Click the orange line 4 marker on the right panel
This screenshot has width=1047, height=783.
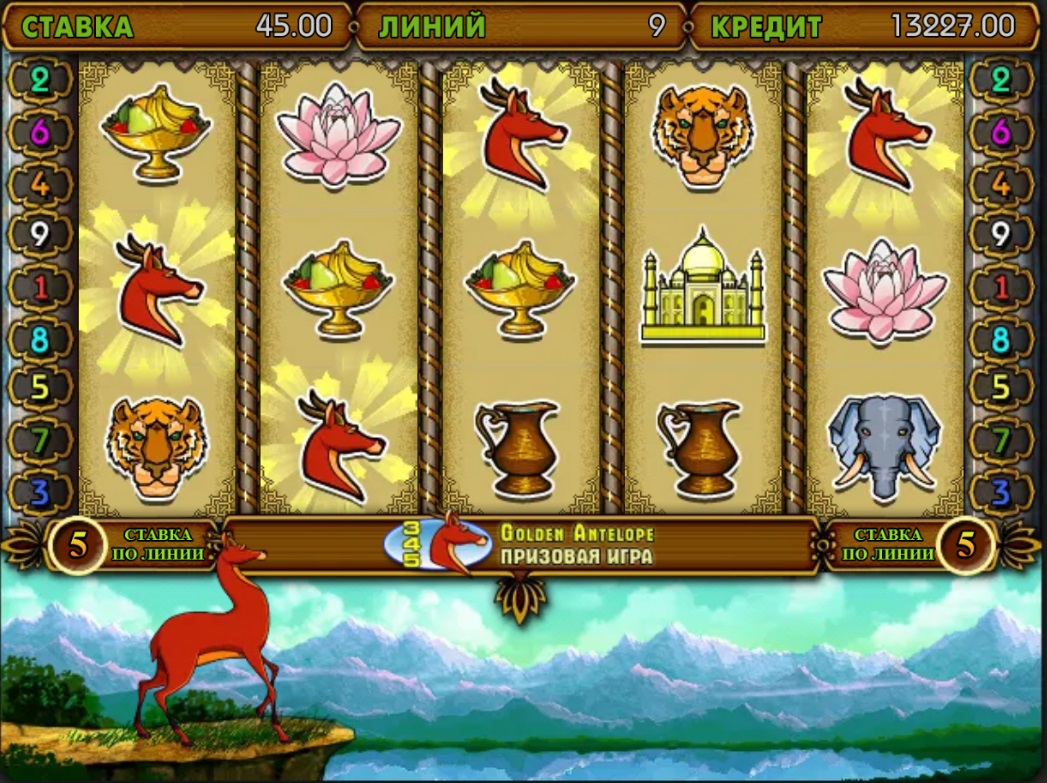[1001, 185]
